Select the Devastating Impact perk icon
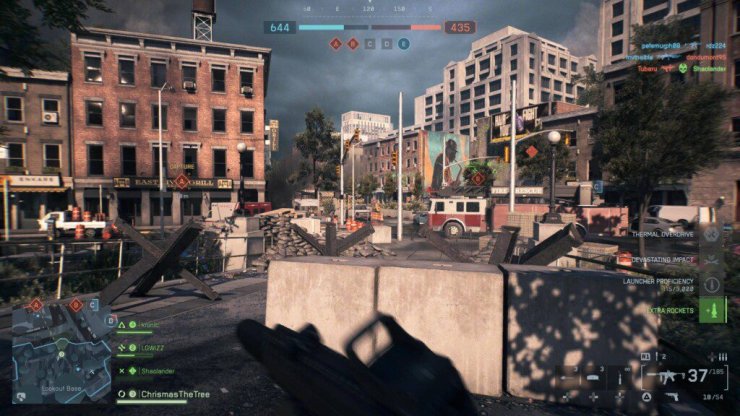The height and width of the screenshot is (416, 740). click(712, 258)
